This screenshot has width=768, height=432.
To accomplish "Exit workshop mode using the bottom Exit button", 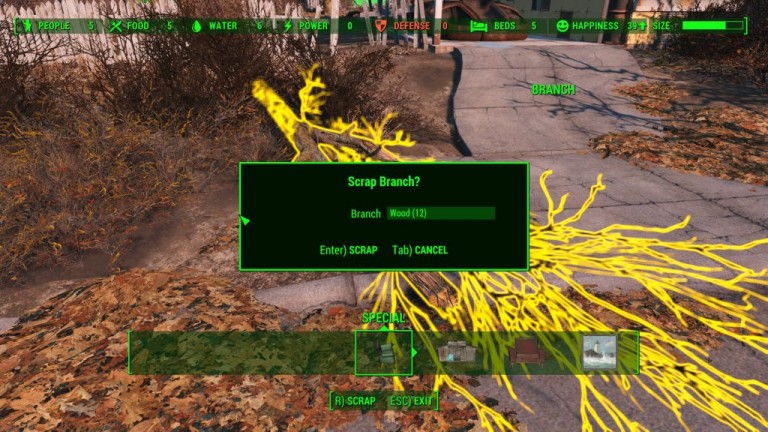I will 412,401.
